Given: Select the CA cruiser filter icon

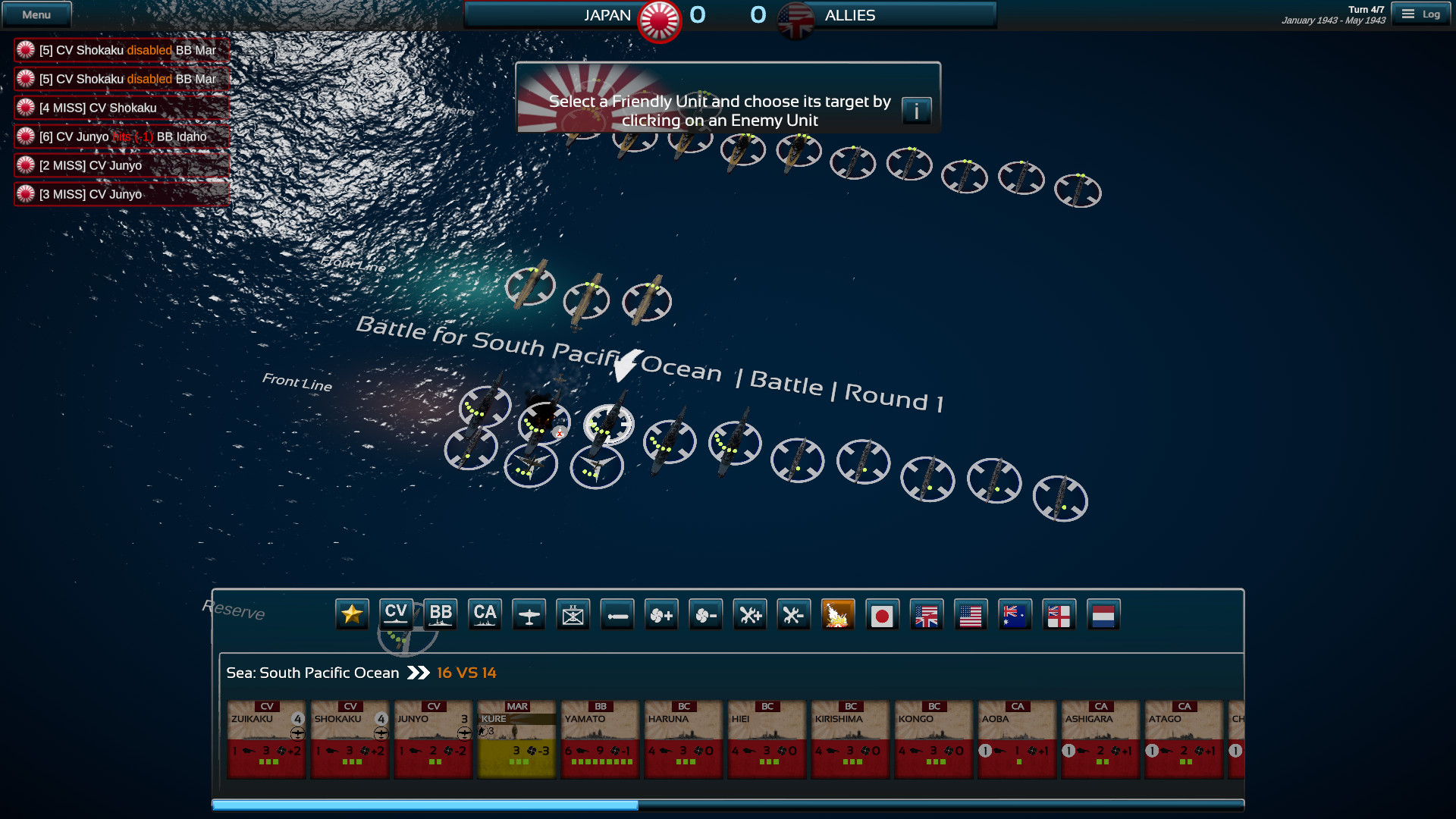Looking at the screenshot, I should coord(485,614).
